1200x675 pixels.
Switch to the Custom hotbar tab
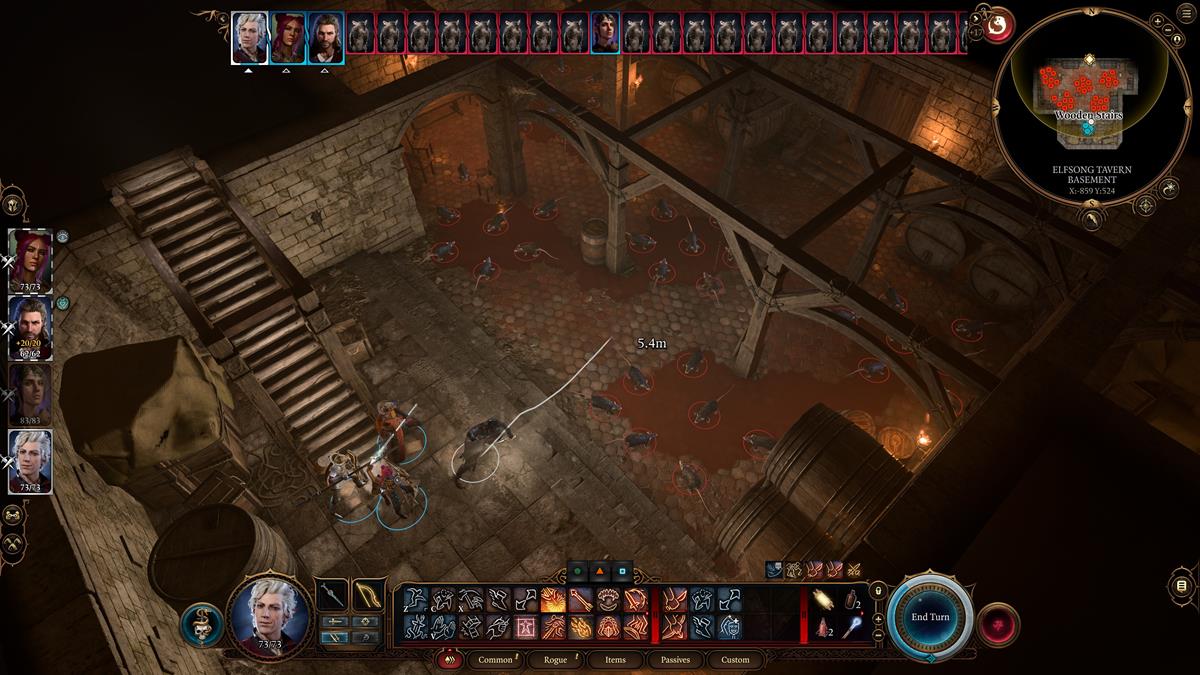tap(735, 660)
